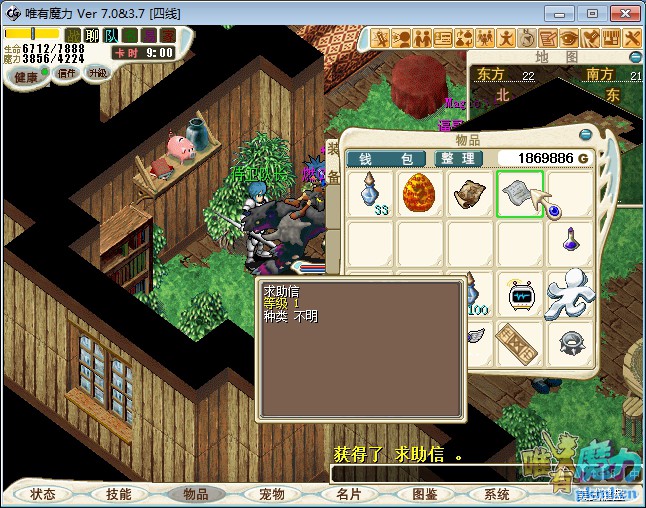Select the orange patterned egg item

[x=420, y=193]
